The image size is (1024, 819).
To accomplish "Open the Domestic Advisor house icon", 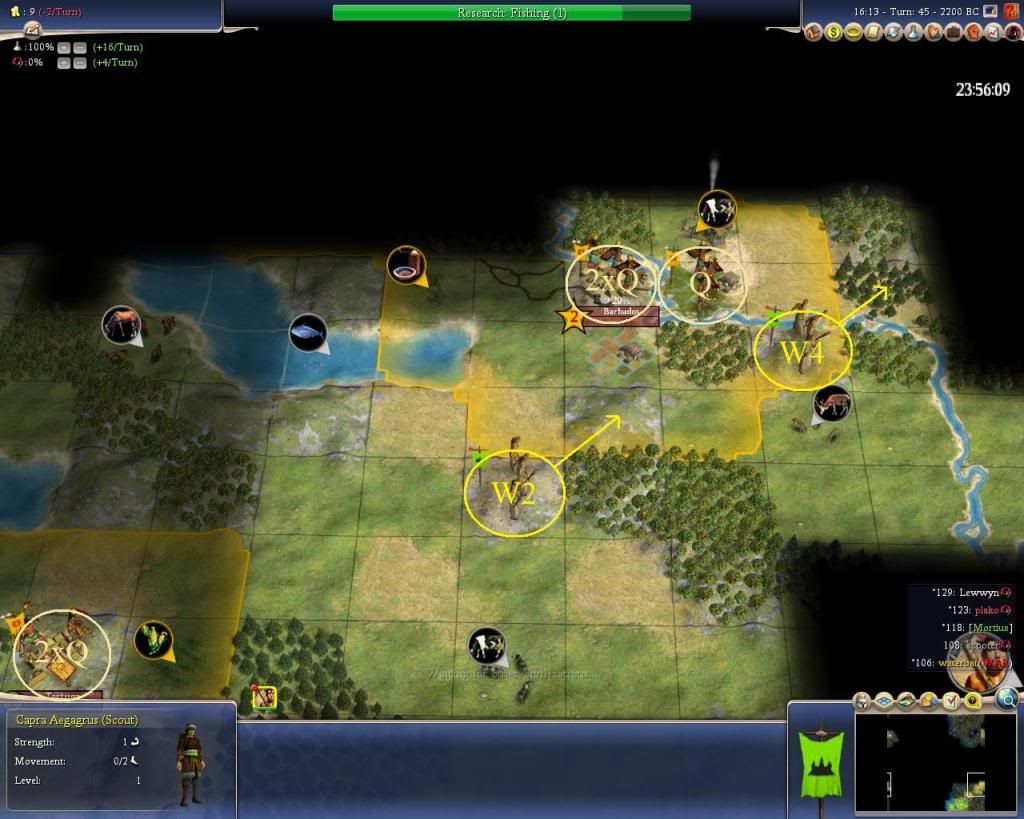I will tap(814, 32).
